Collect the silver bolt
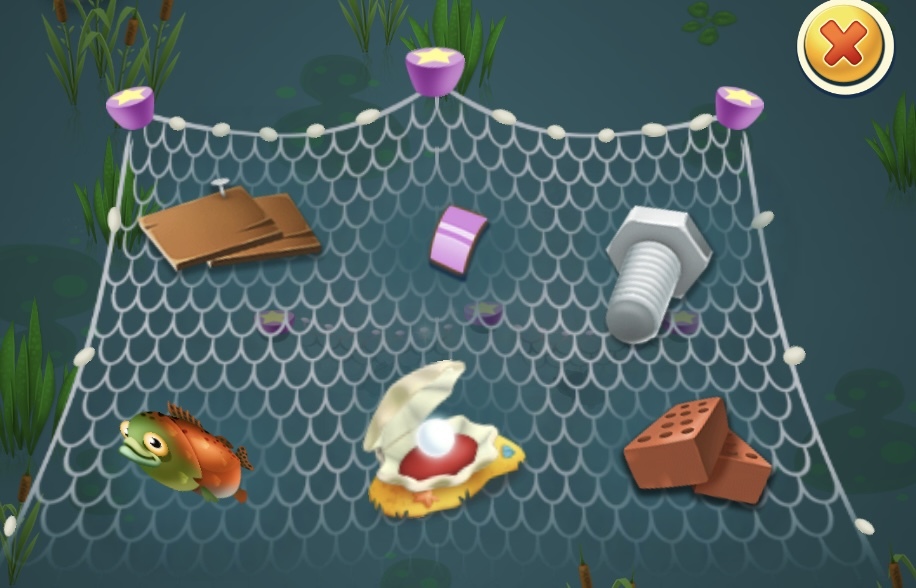This screenshot has width=916, height=588. pos(656,273)
